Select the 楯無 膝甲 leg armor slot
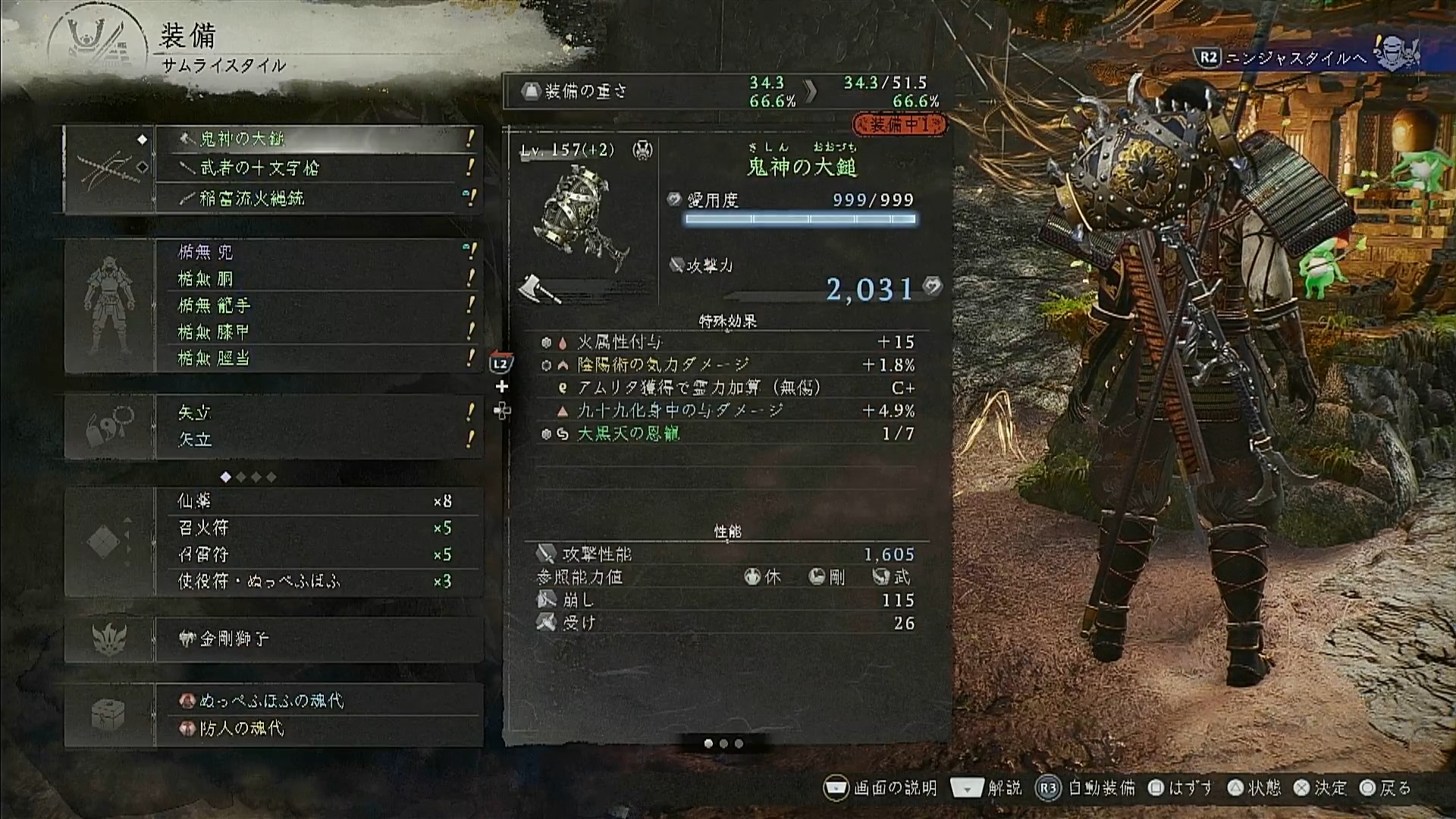Viewport: 1456px width, 819px height. click(318, 331)
